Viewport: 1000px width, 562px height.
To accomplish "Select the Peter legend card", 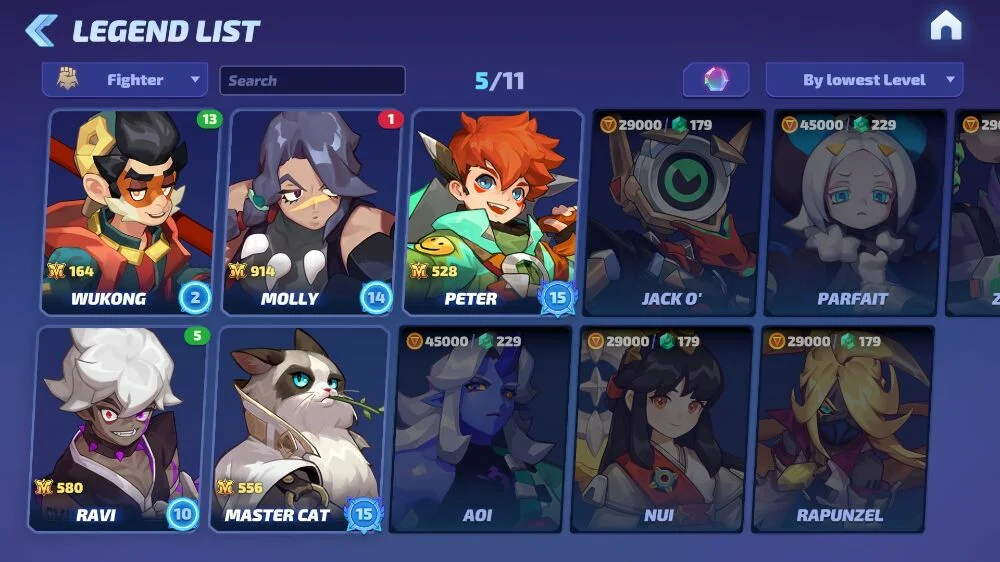I will (x=494, y=212).
